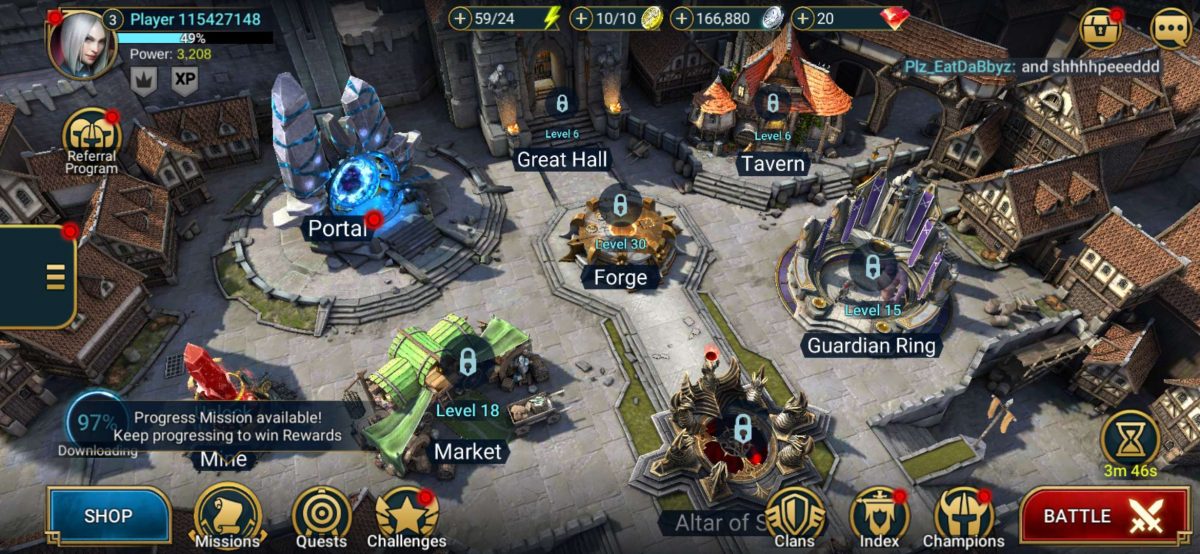Viewport: 1200px width, 554px height.
Task: Open the XP boost badge
Action: coord(184,79)
